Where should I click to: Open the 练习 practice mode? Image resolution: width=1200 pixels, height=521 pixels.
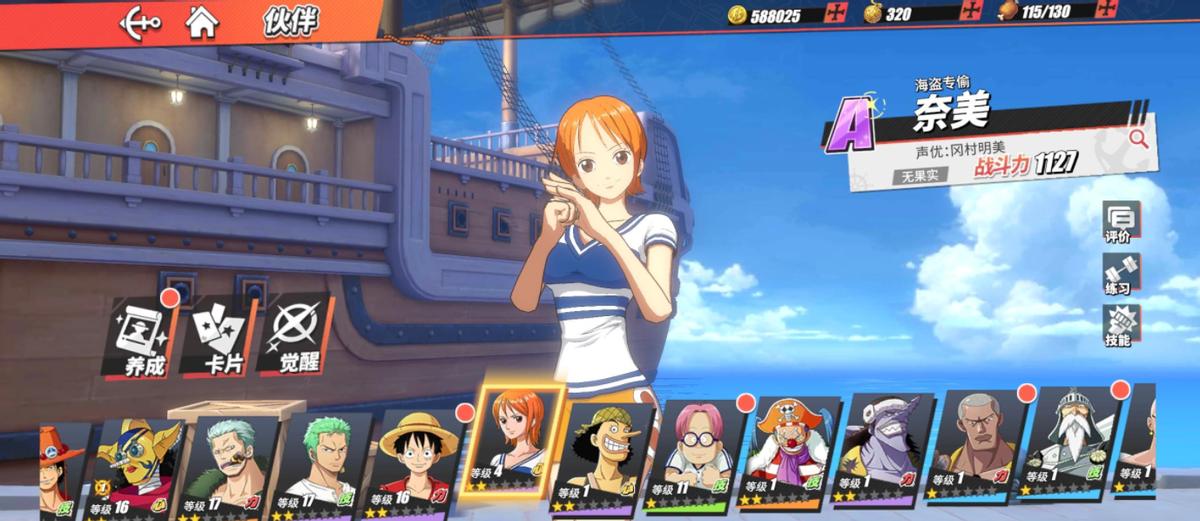click(x=1119, y=274)
